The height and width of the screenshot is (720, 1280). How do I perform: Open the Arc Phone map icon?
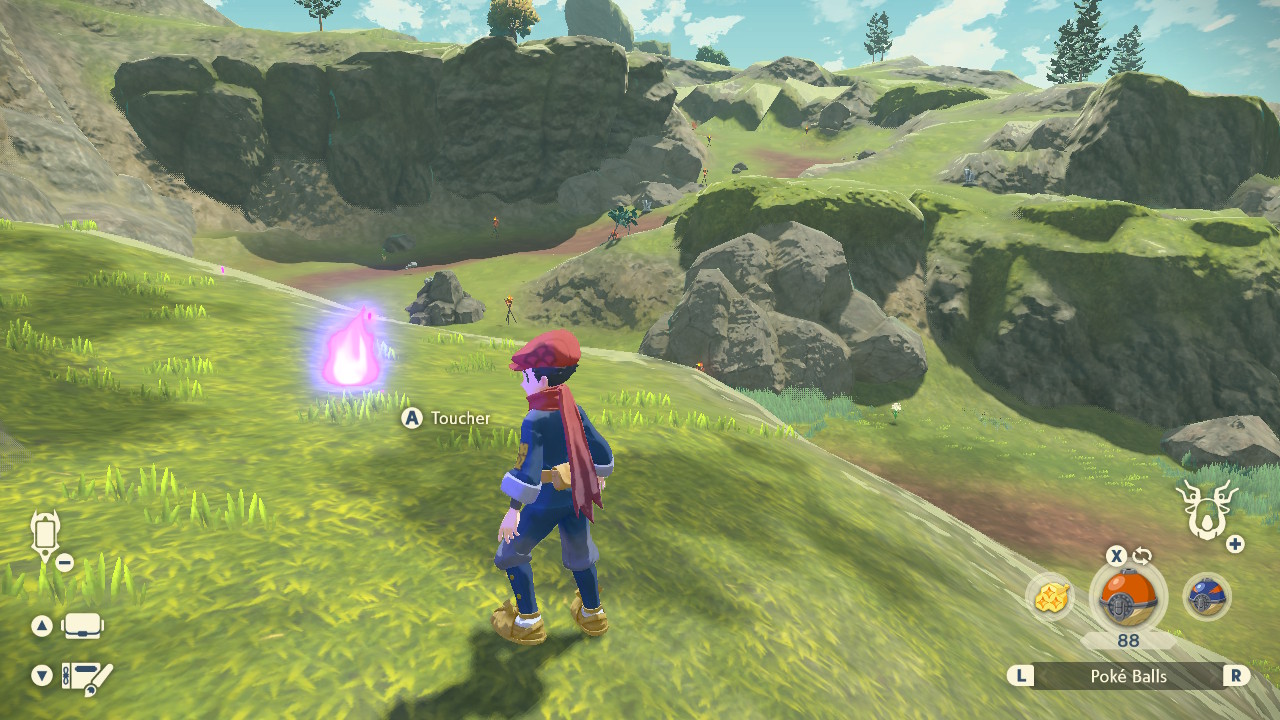46,537
